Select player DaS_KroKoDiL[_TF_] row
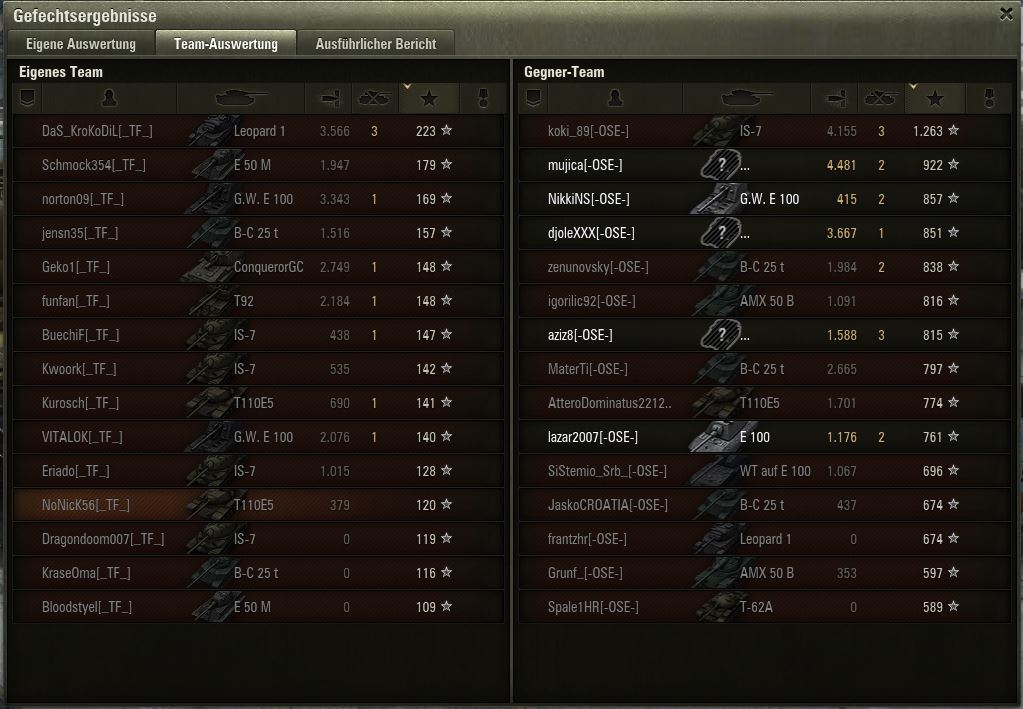The width and height of the screenshot is (1023, 709). click(x=97, y=131)
